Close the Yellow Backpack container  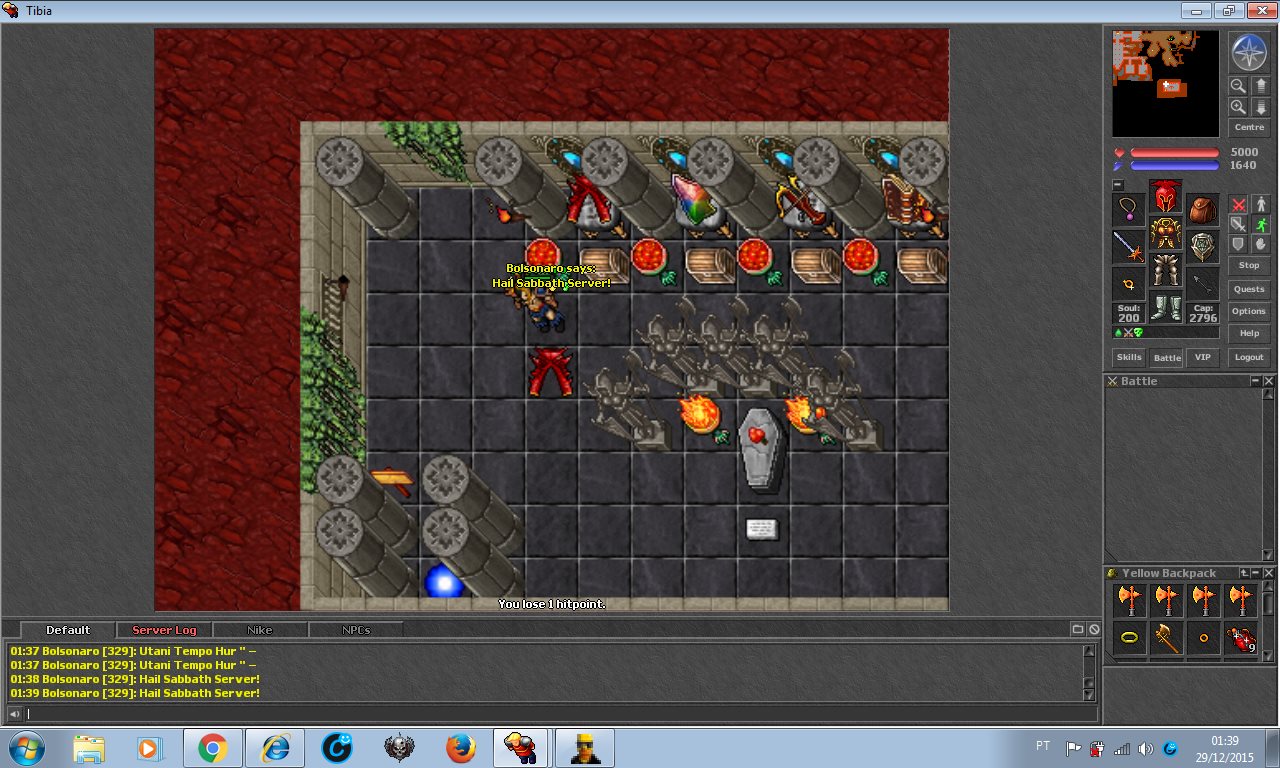pos(1269,573)
